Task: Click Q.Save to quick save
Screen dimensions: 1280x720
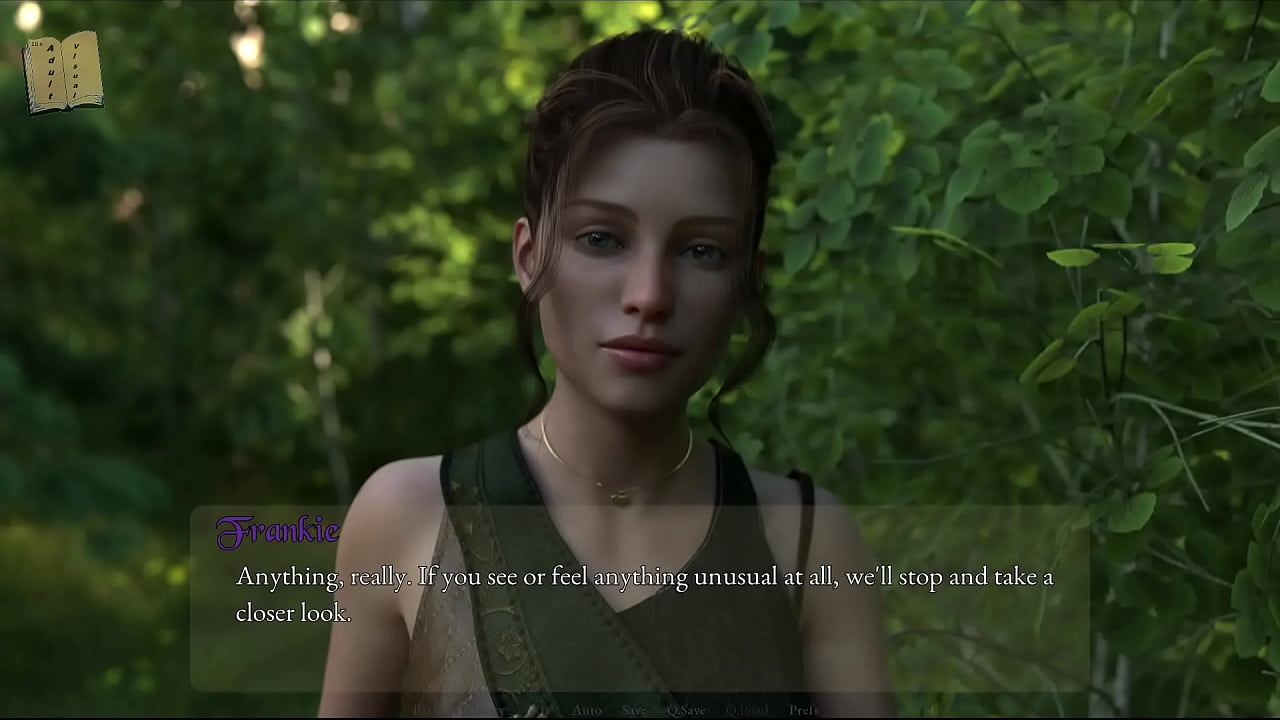Action: point(686,710)
